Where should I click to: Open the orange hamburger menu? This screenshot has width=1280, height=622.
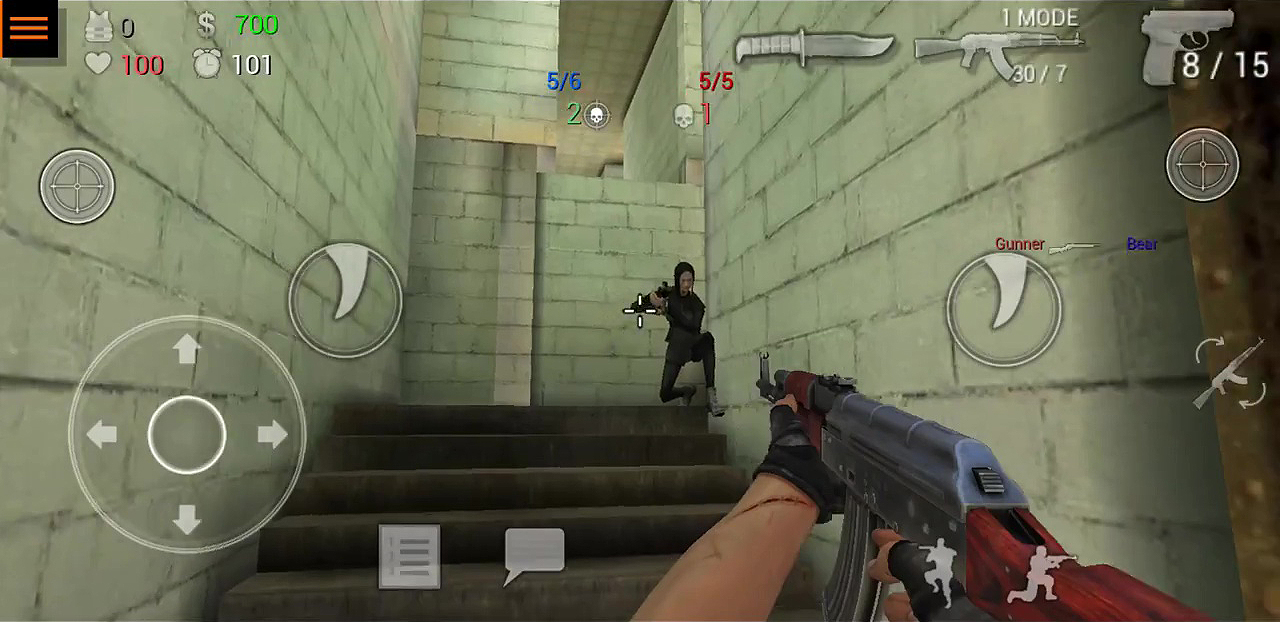pos(29,28)
